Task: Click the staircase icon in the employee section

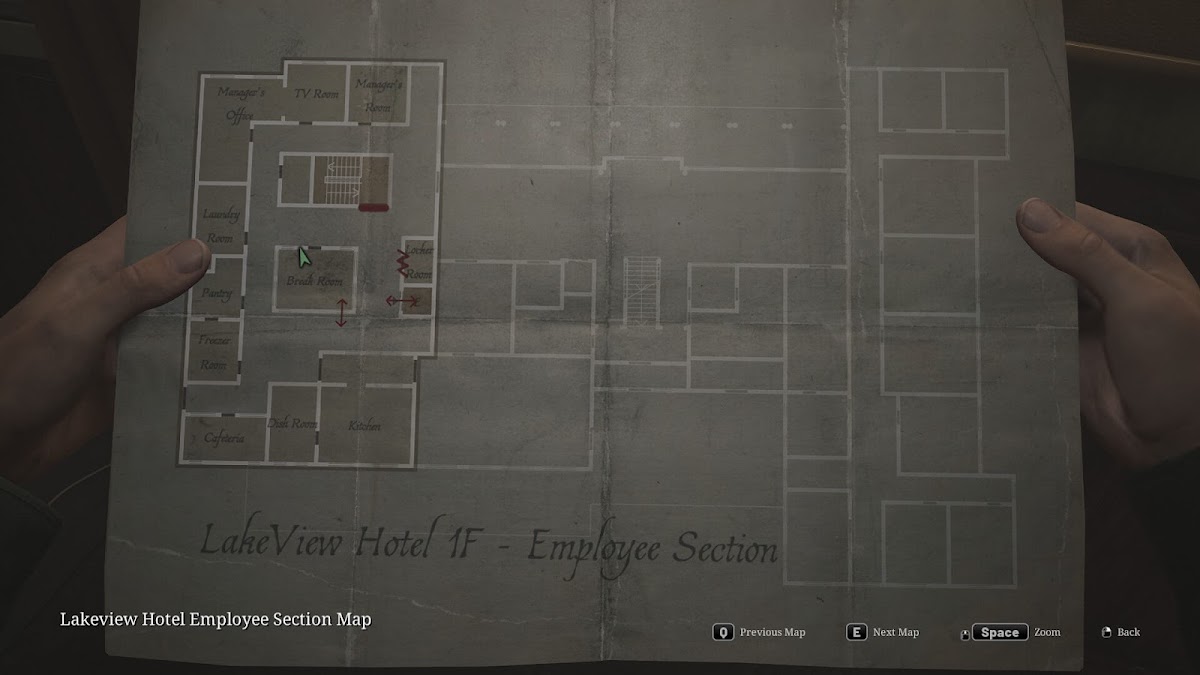Action: tap(340, 180)
